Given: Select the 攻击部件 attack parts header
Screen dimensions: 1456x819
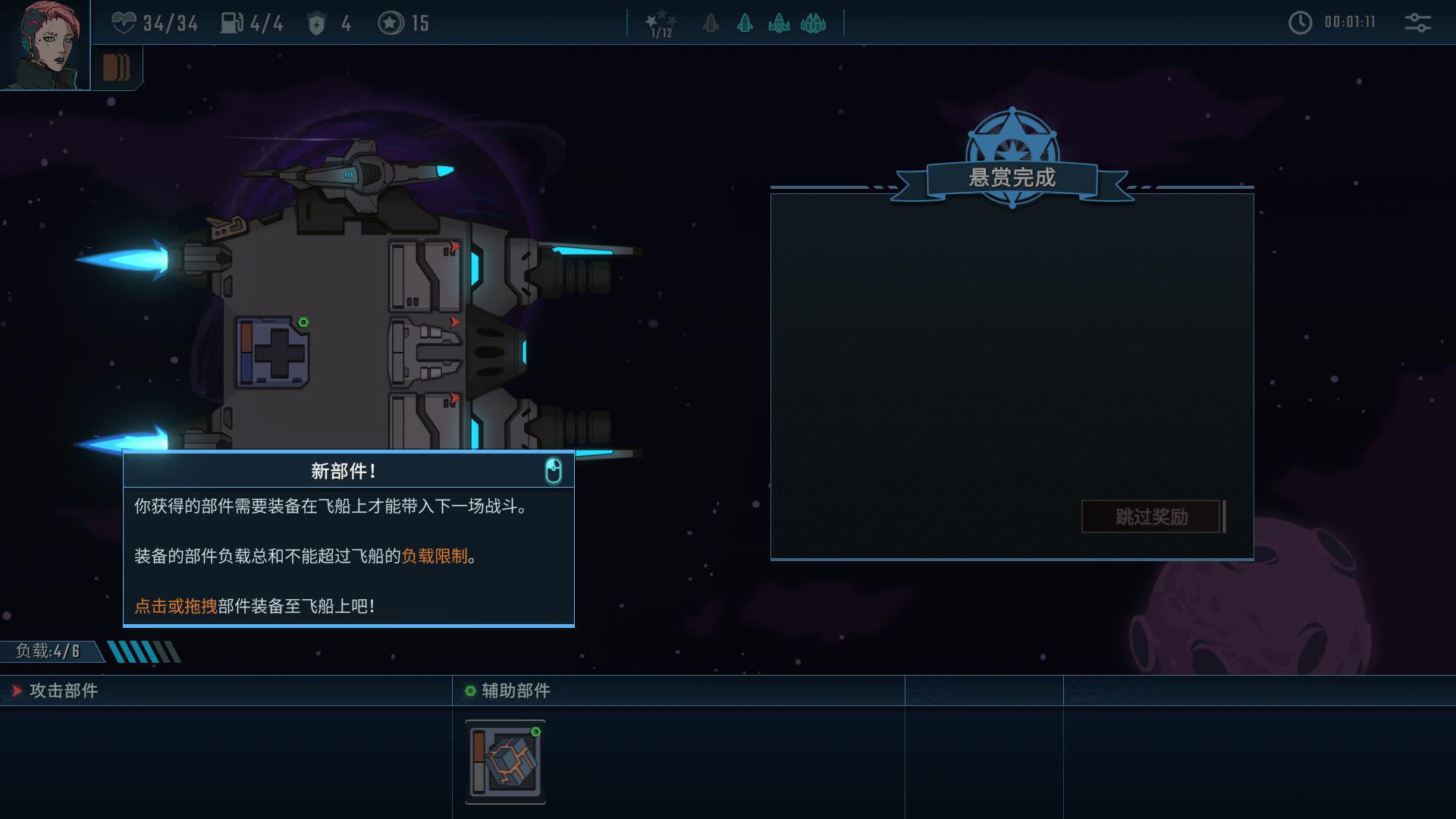Looking at the screenshot, I should tap(64, 691).
